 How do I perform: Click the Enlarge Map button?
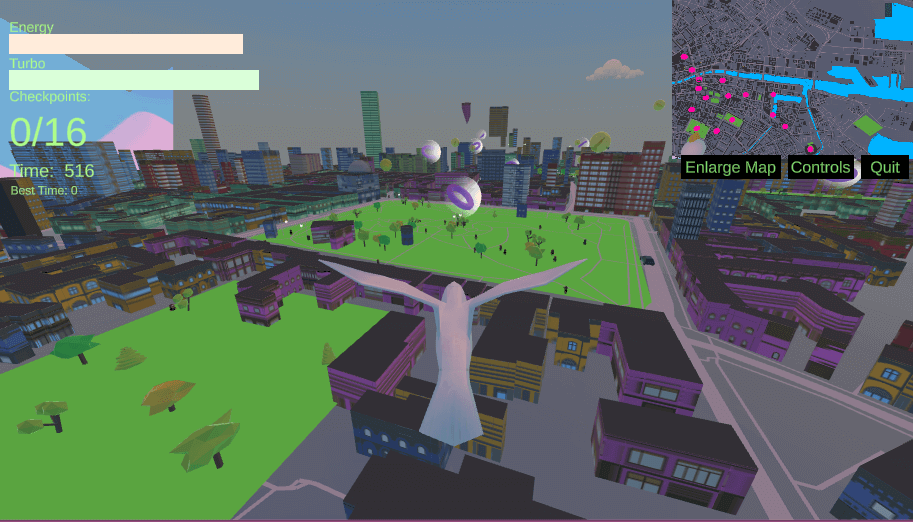730,167
